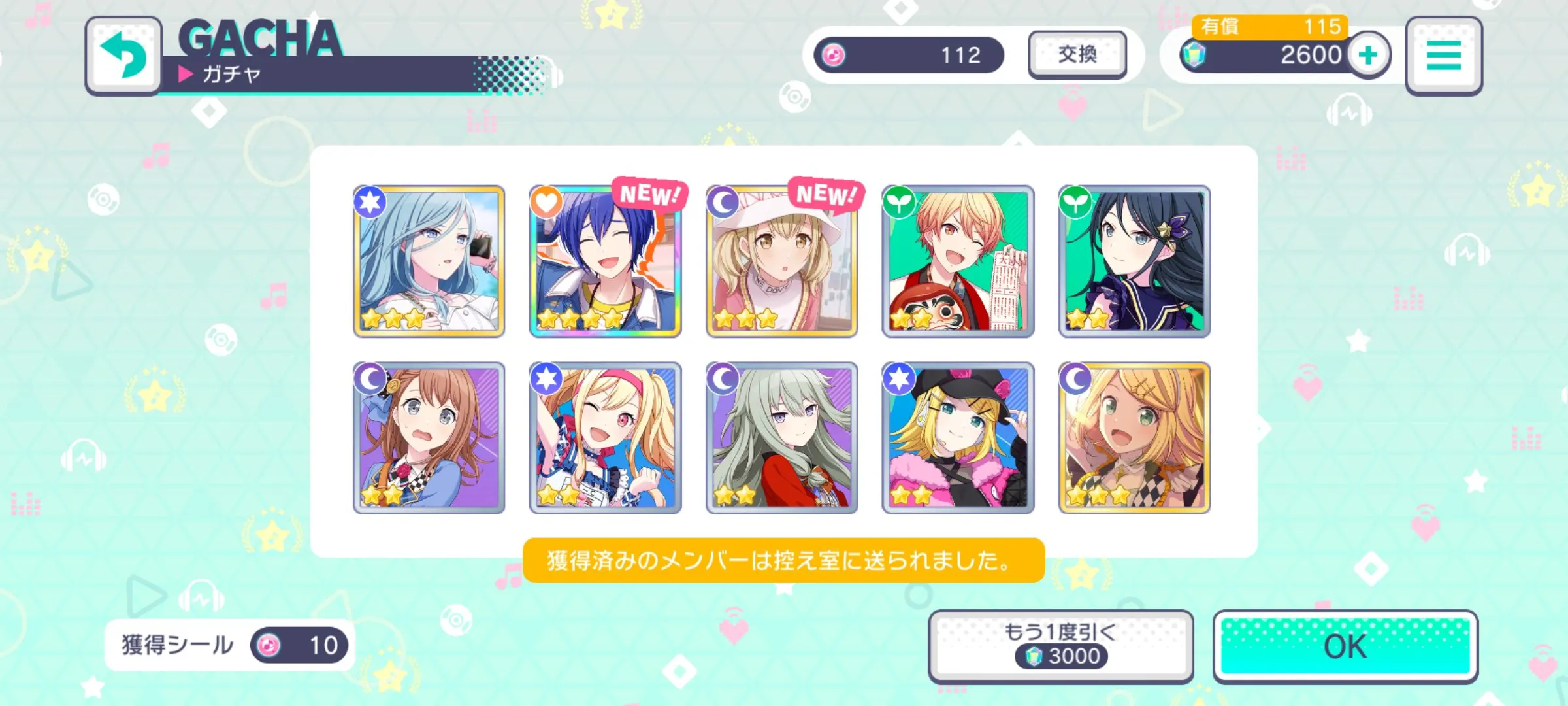
Task: View the NEW four-star blue-haired boy card
Action: (x=605, y=261)
